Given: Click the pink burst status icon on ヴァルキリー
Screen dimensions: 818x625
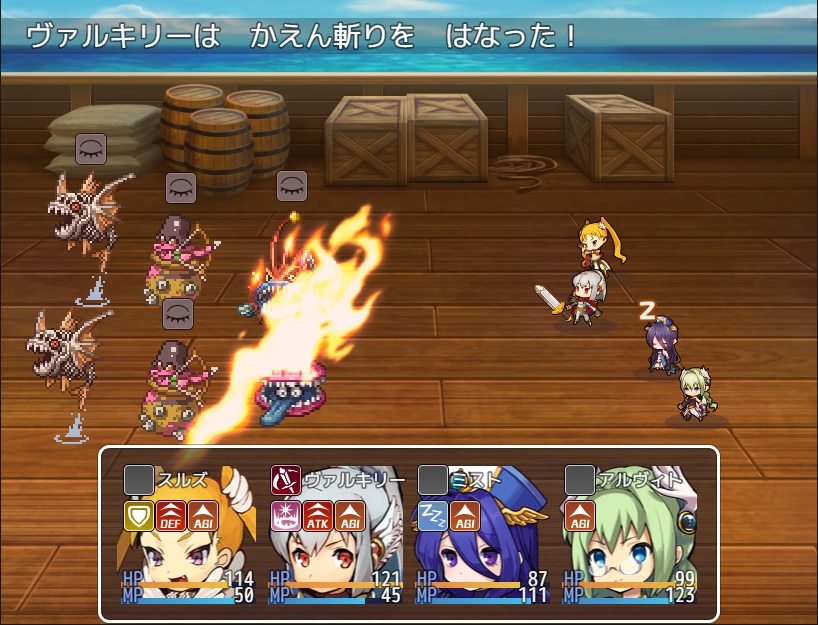Looking at the screenshot, I should 285,516.
